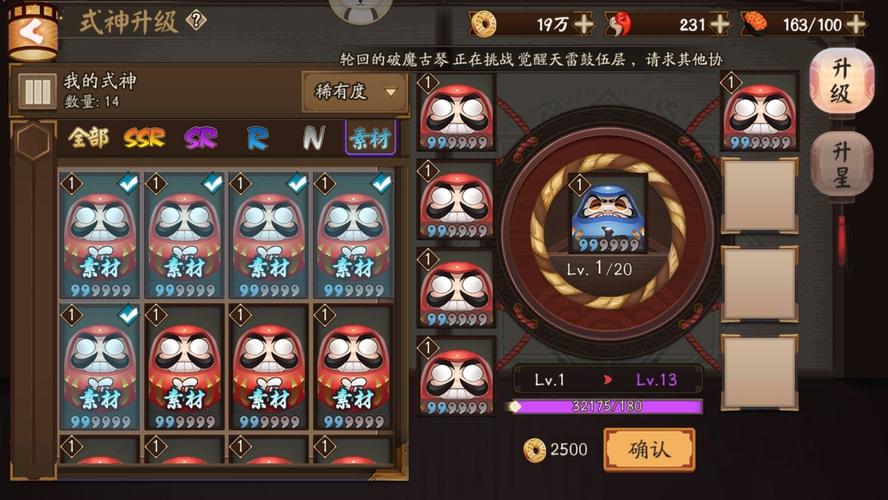The height and width of the screenshot is (500, 888).
Task: Open the 稀有度 sort dropdown
Action: (x=354, y=92)
